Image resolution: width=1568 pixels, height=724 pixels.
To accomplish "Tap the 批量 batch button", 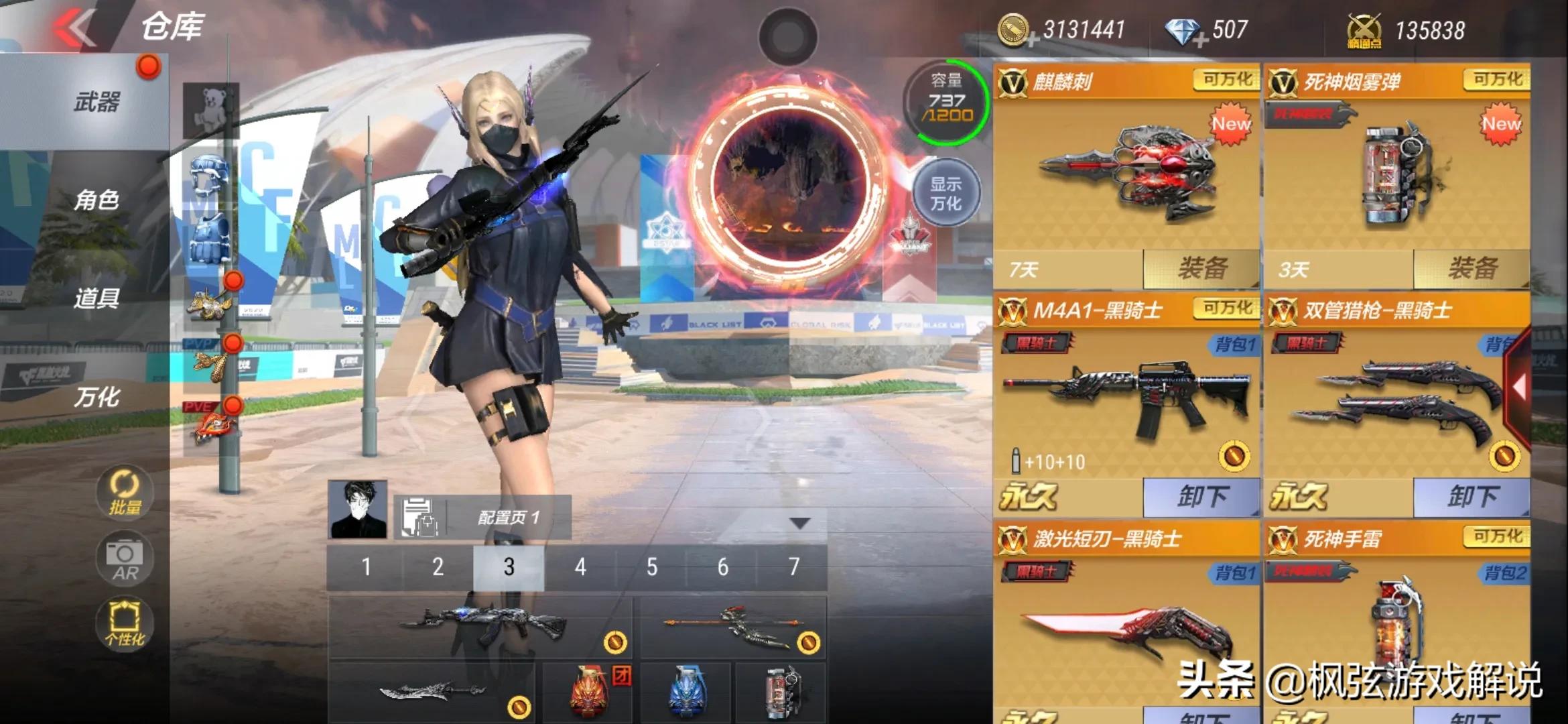I will pos(125,493).
